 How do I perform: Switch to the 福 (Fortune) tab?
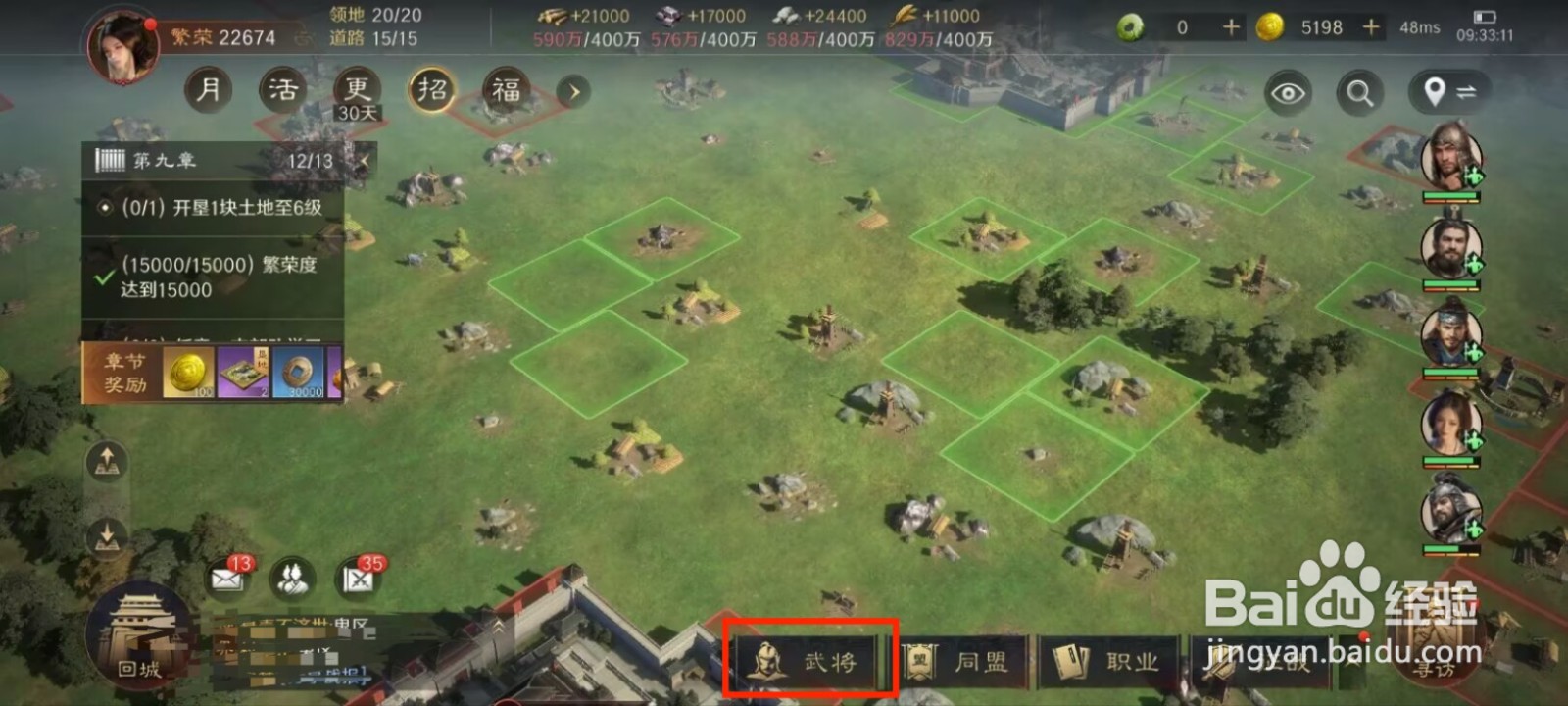[x=504, y=89]
